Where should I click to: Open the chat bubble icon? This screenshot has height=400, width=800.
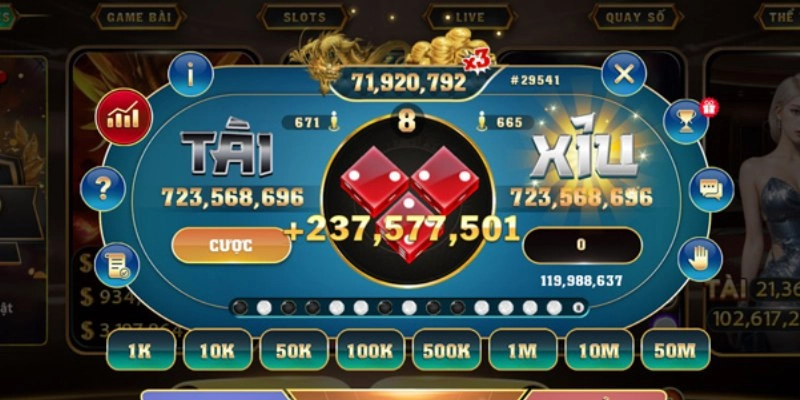[710, 186]
